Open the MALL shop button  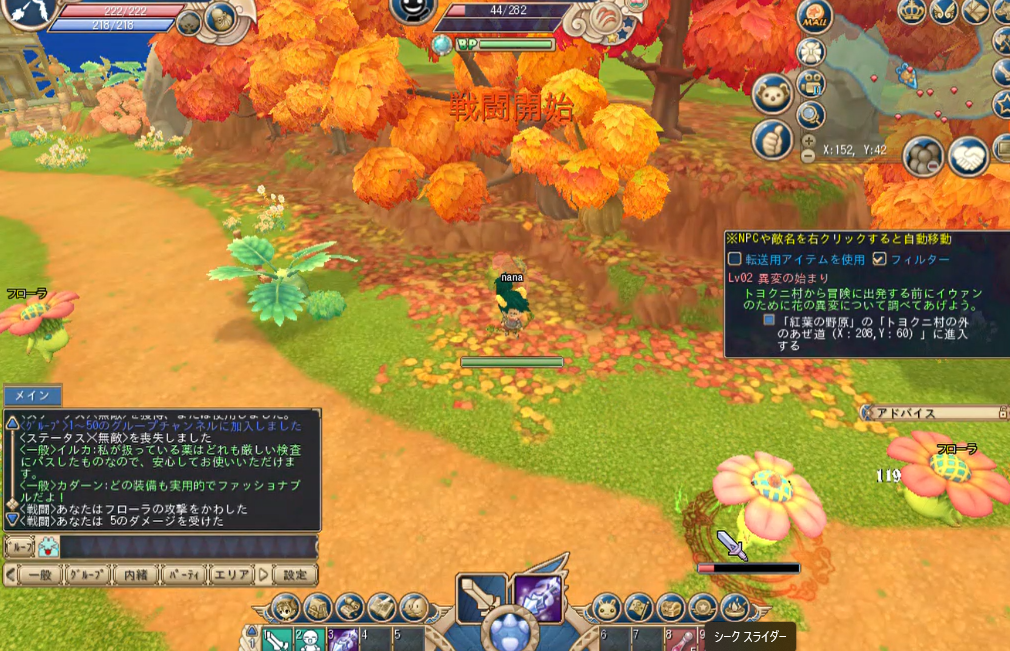click(x=814, y=16)
